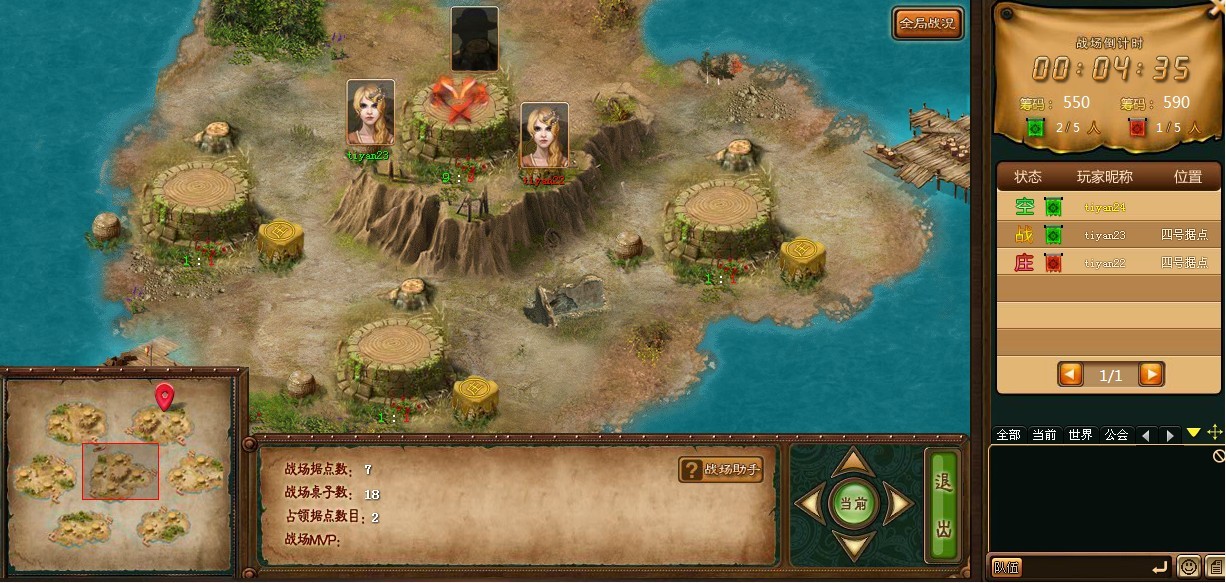This screenshot has width=1226, height=583.
Task: Pan the map with the right arrow
Action: point(898,505)
